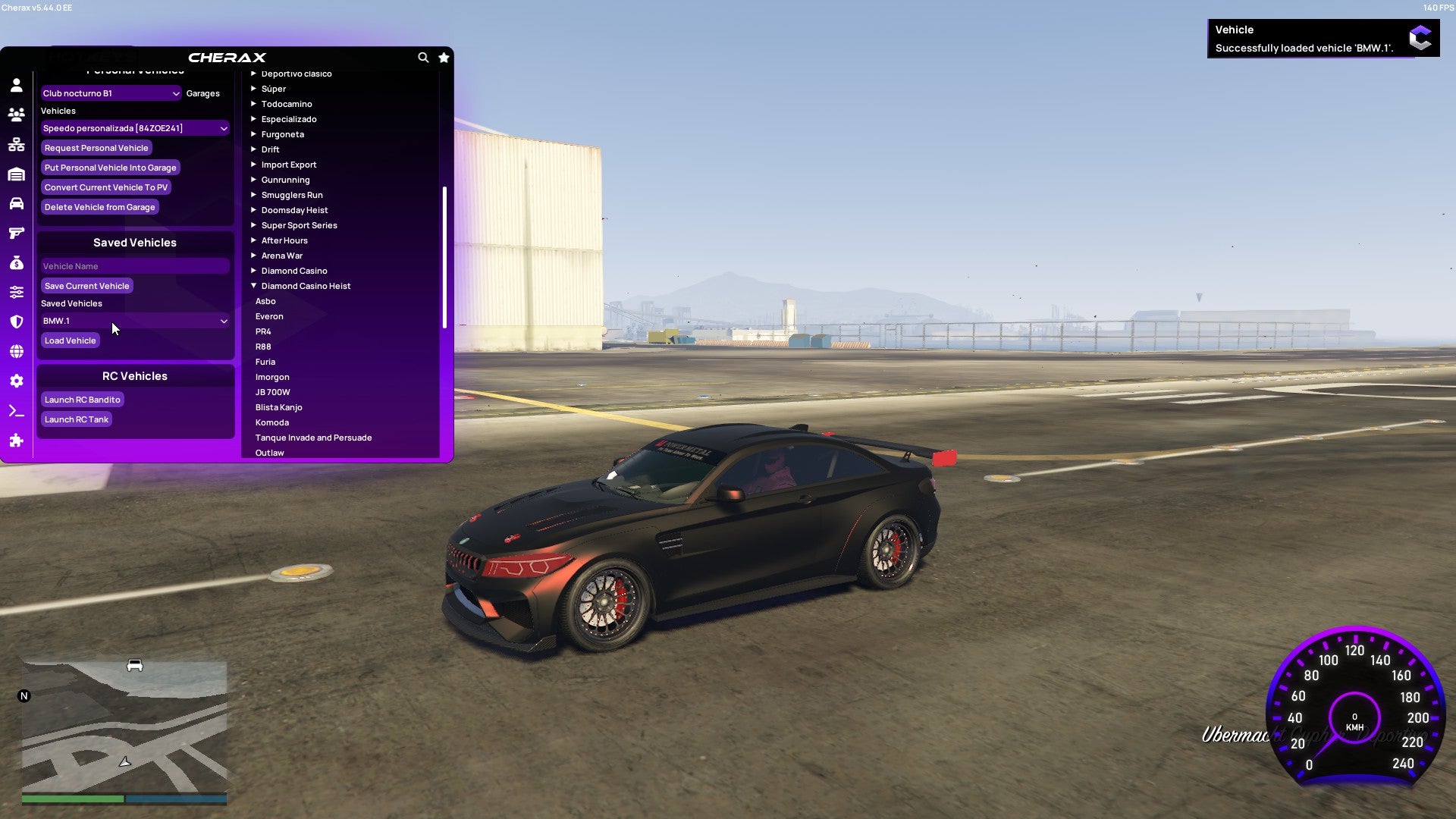Click the Vehicle Name input field

[135, 265]
